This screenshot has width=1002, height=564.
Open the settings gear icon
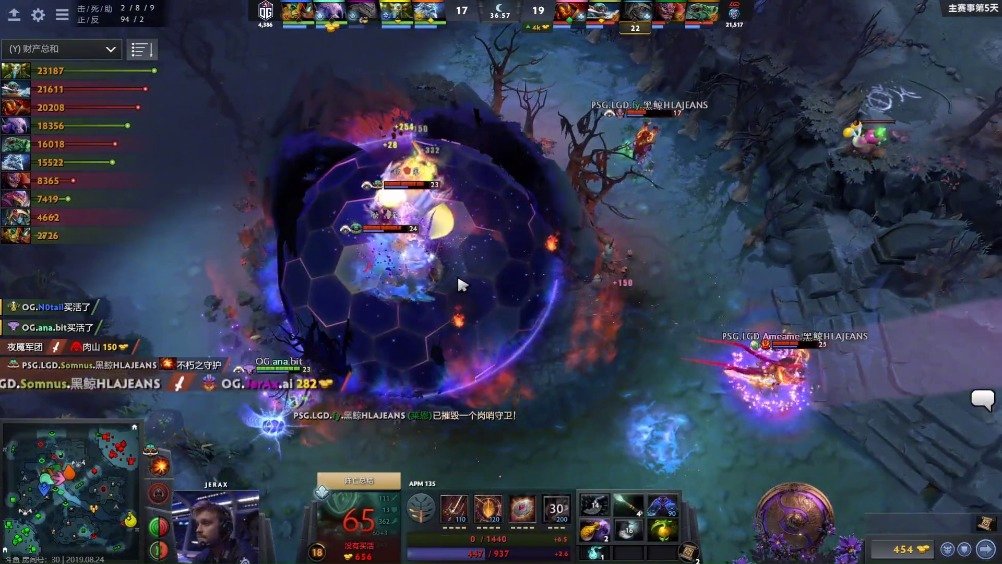(38, 15)
